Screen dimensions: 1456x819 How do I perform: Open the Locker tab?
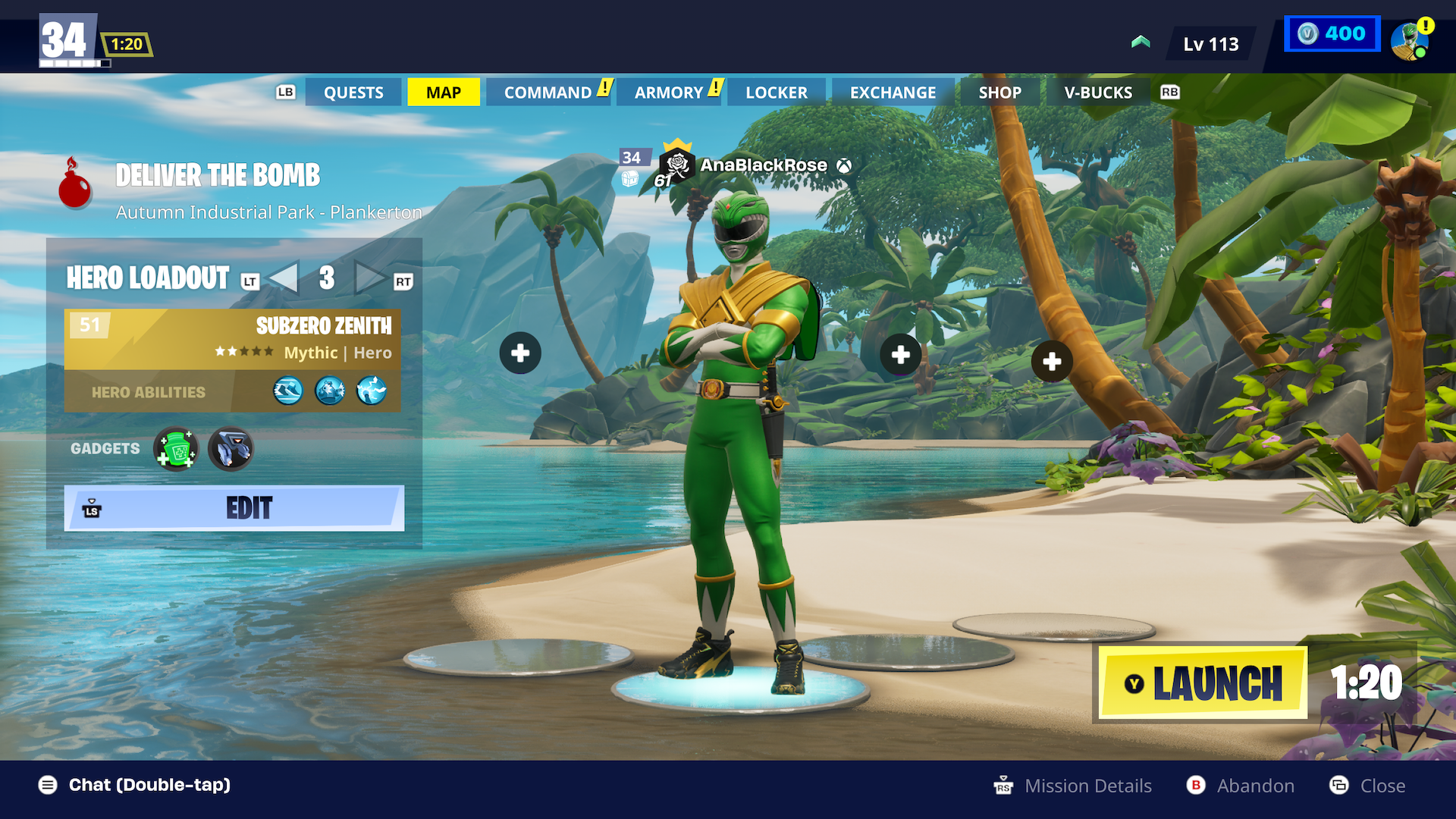coord(777,93)
